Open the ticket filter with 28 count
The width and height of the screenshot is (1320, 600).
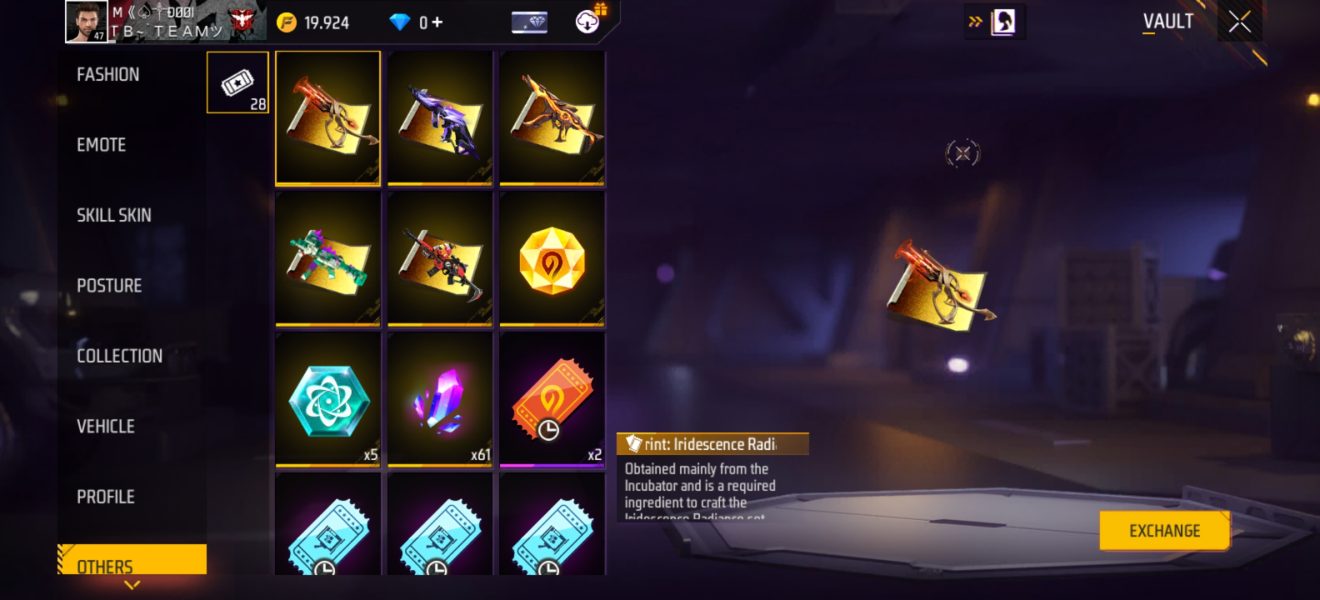(x=238, y=82)
